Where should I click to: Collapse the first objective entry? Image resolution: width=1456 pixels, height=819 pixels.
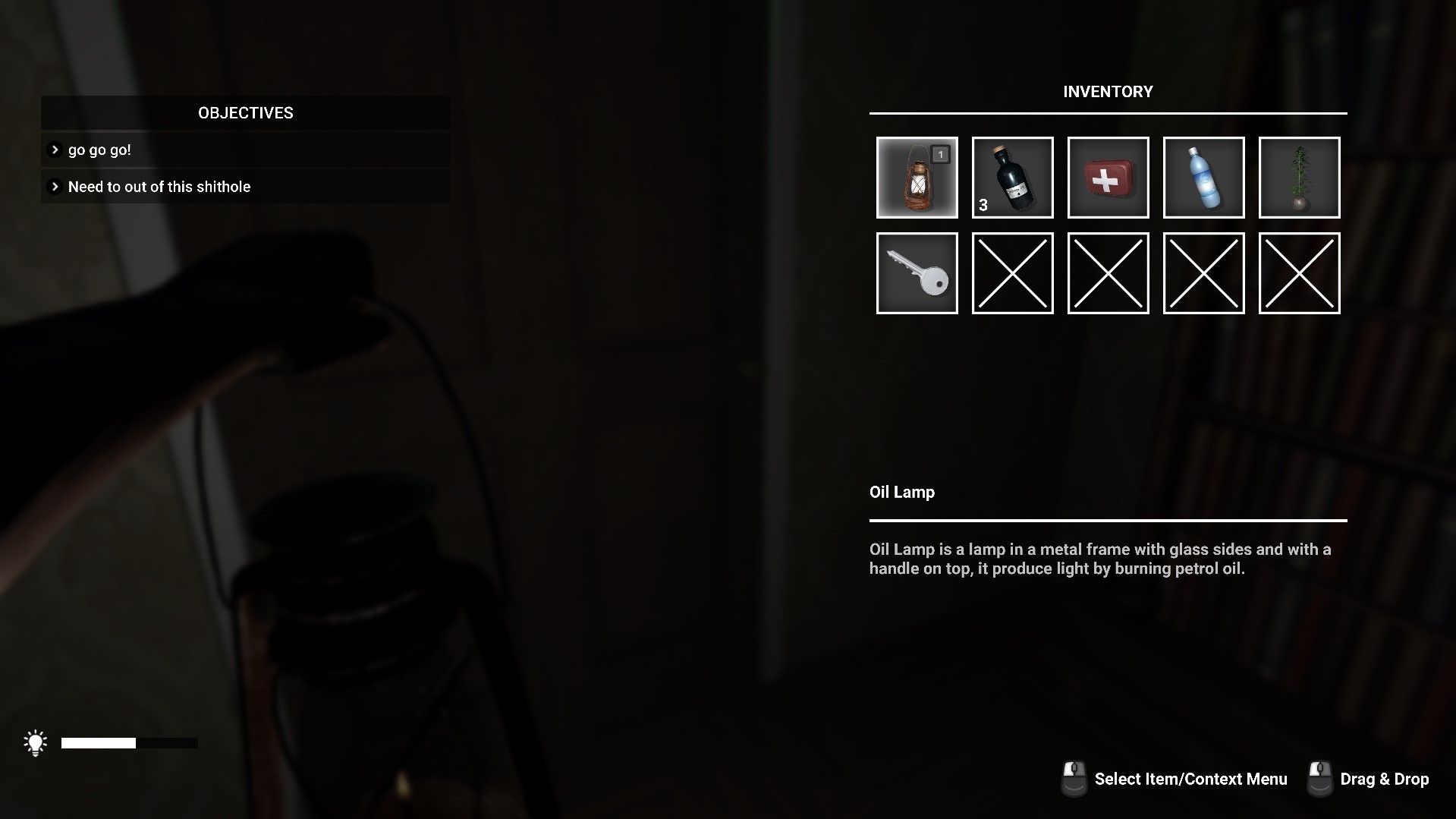(54, 150)
